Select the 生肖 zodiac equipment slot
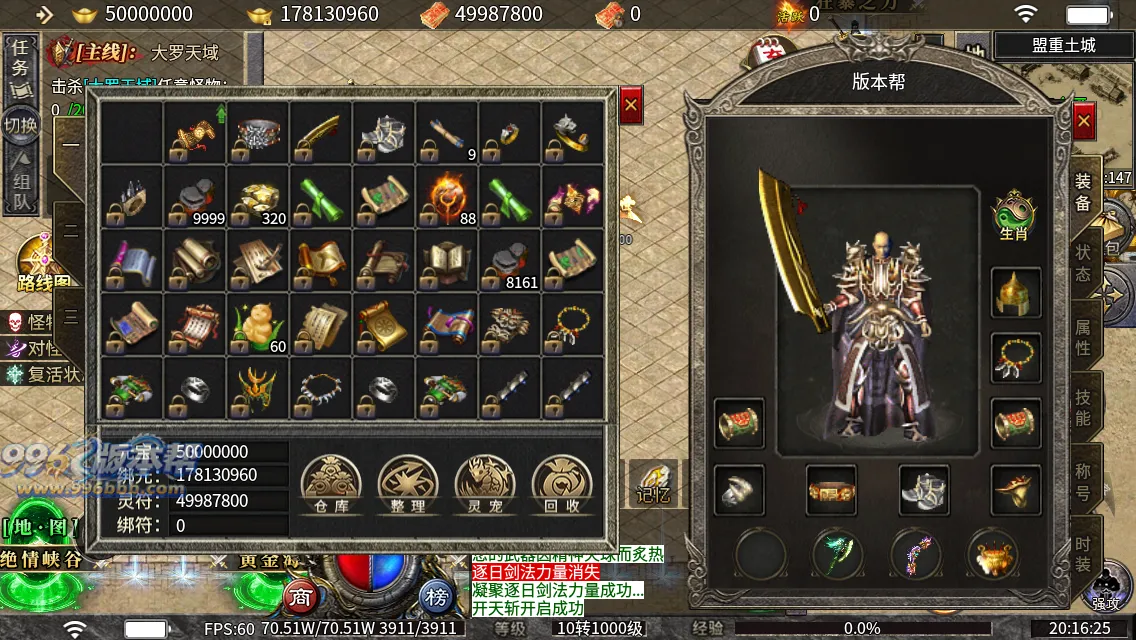 tap(1014, 217)
